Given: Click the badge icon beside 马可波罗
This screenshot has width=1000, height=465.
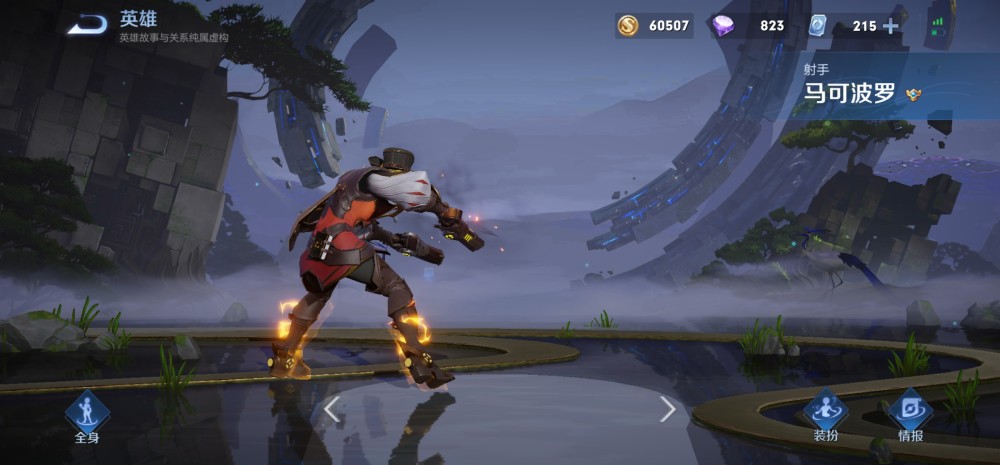Looking at the screenshot, I should pos(913,95).
